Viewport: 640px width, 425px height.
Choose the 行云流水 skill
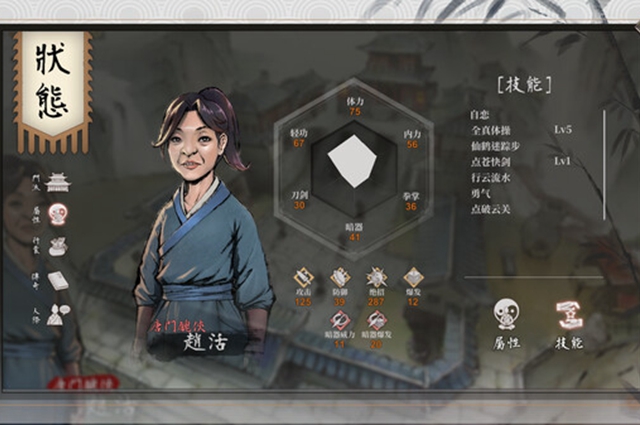click(491, 178)
